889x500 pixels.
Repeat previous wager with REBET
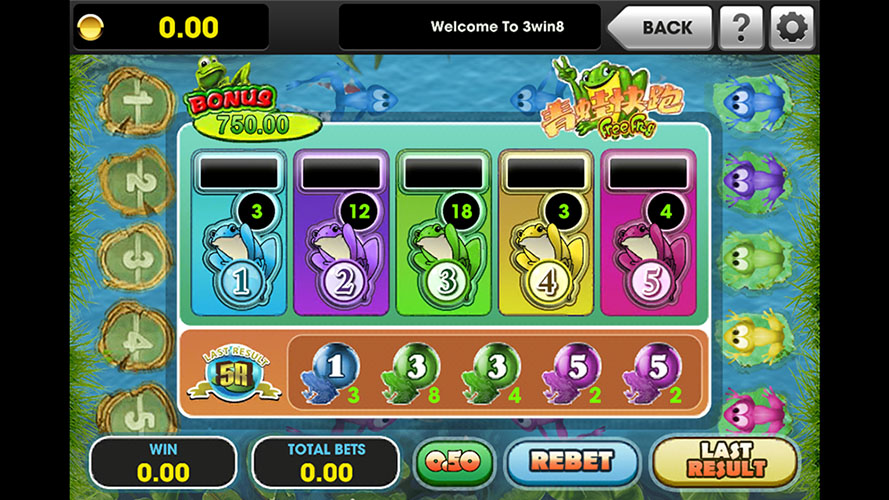571,462
